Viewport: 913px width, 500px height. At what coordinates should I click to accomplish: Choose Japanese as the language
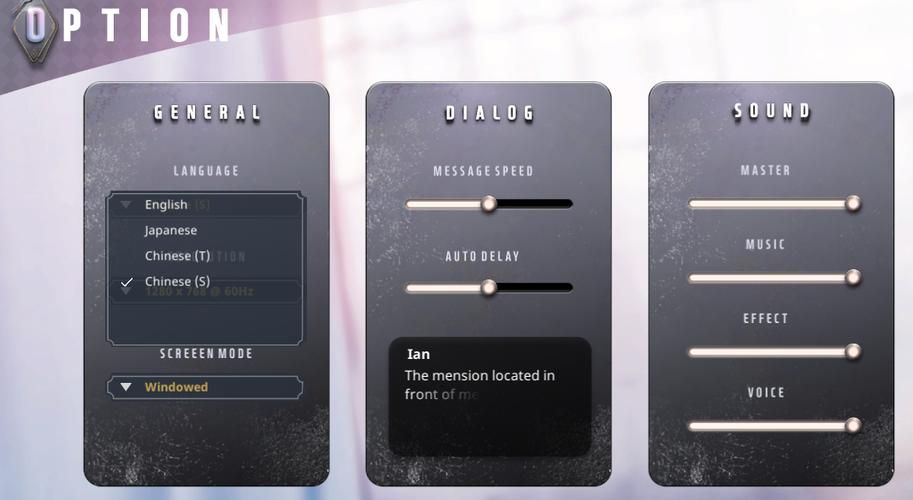170,230
